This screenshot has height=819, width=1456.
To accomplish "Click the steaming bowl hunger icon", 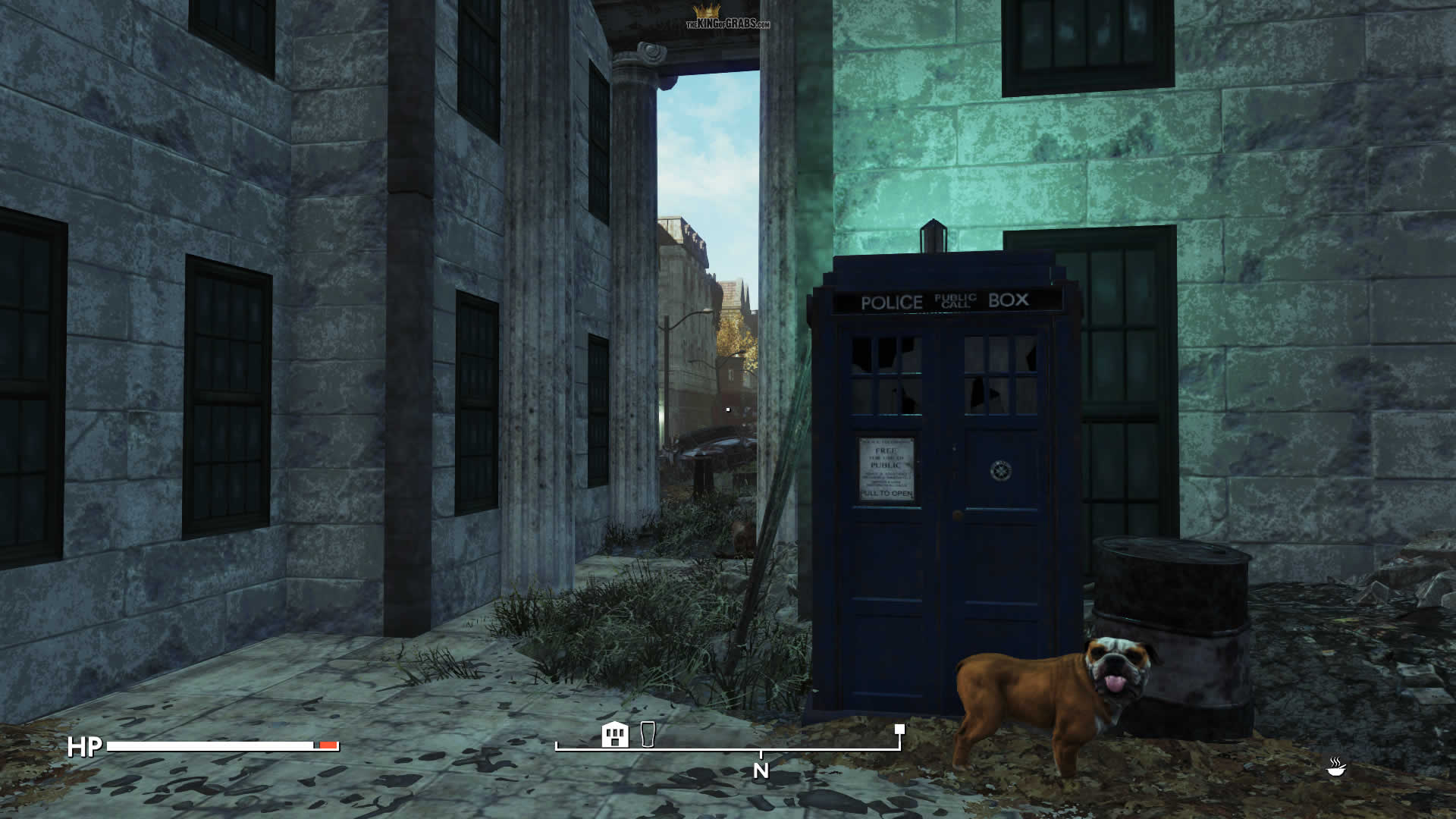I will point(1336,767).
